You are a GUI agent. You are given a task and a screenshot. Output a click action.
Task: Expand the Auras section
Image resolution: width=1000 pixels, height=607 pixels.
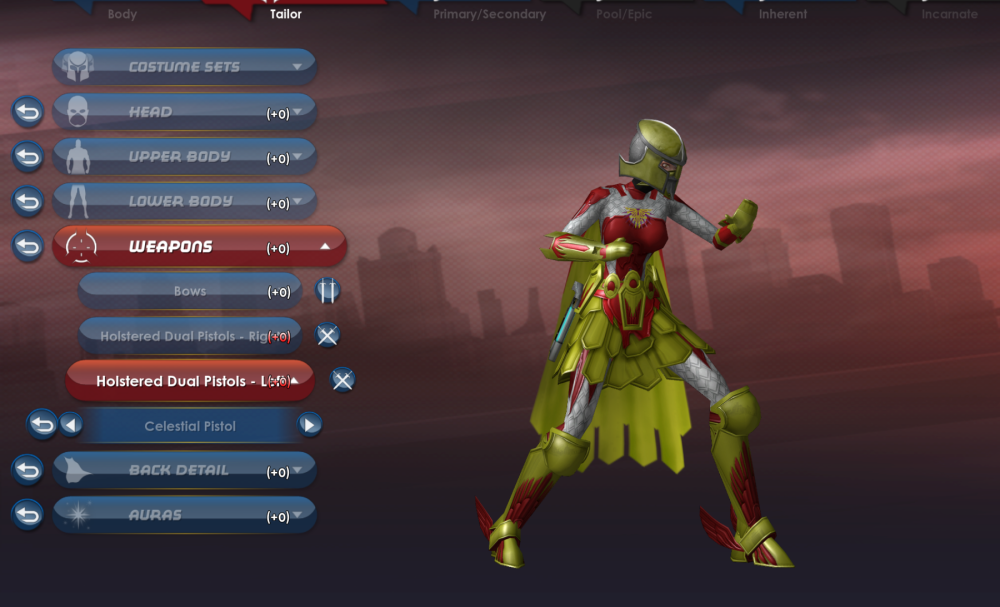click(184, 515)
